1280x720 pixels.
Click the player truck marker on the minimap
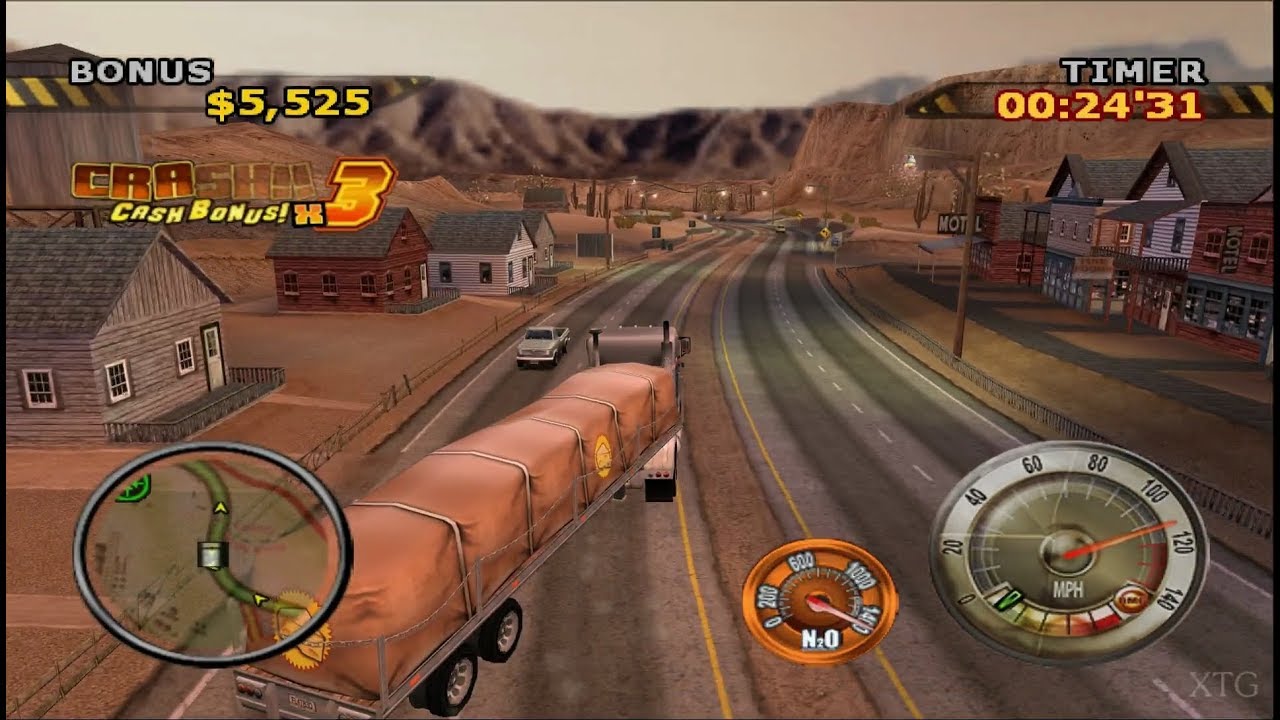pos(212,552)
